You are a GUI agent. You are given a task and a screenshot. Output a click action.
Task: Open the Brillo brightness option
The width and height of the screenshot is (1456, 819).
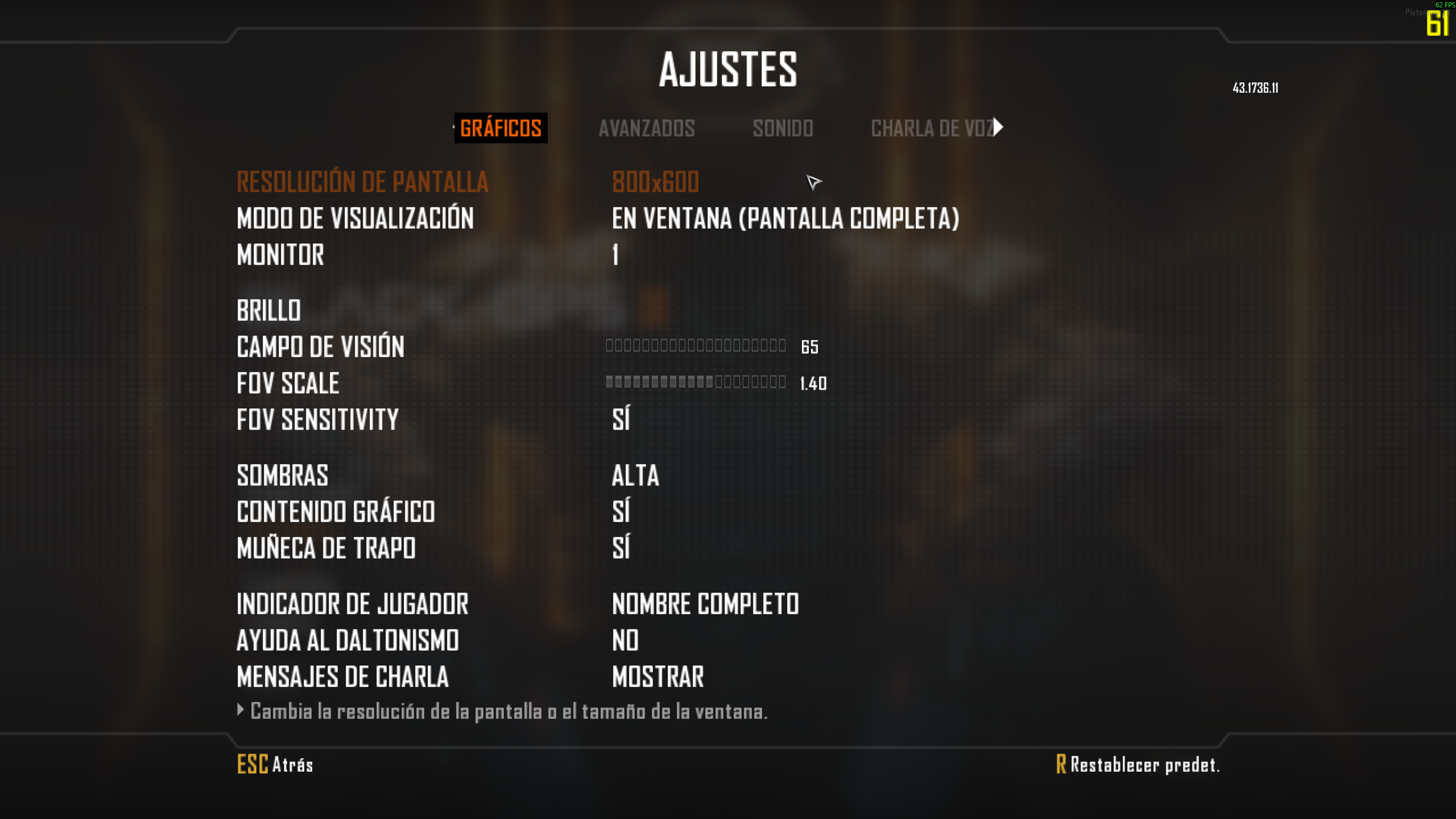[269, 311]
